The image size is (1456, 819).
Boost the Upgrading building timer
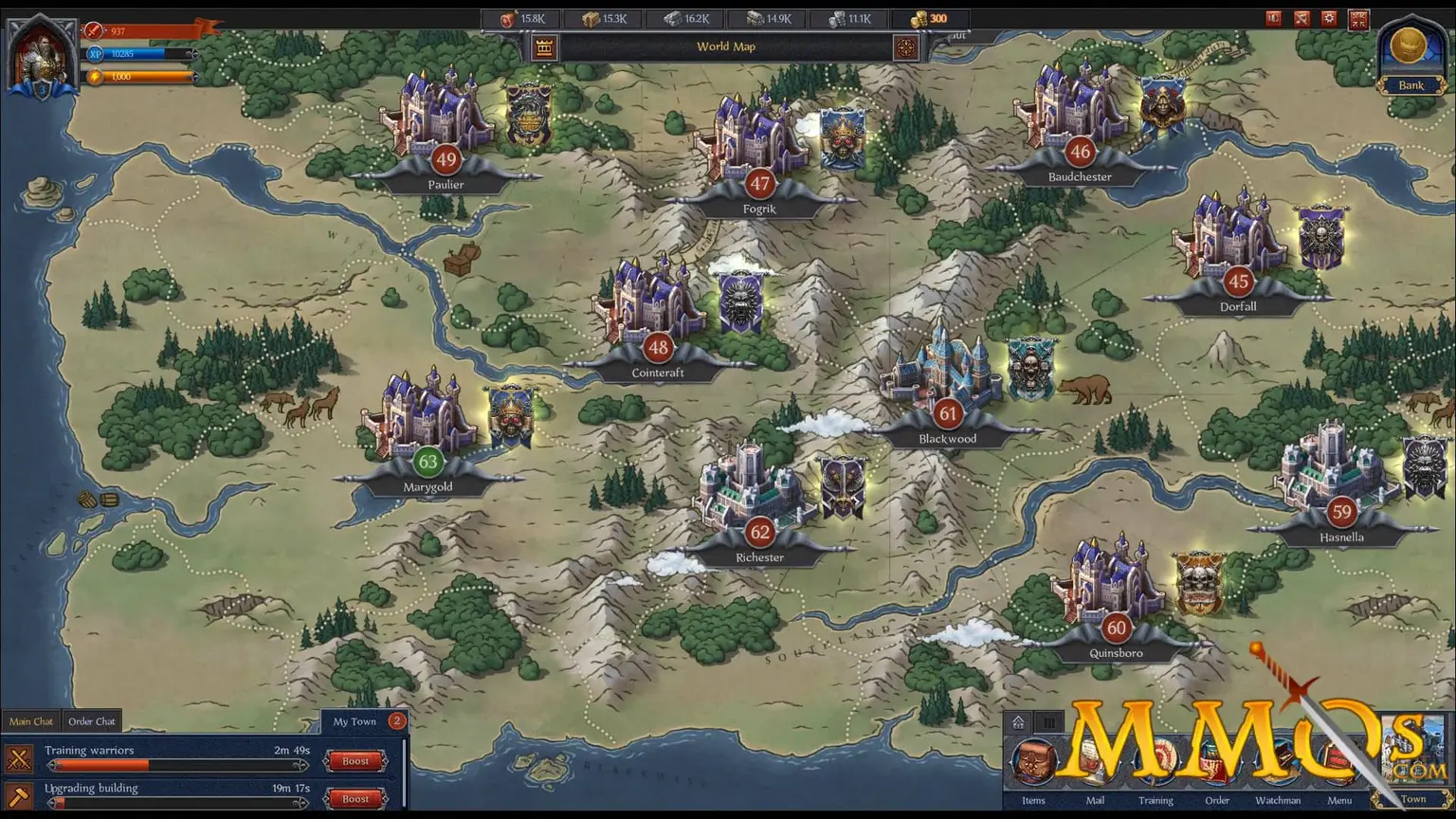point(355,798)
